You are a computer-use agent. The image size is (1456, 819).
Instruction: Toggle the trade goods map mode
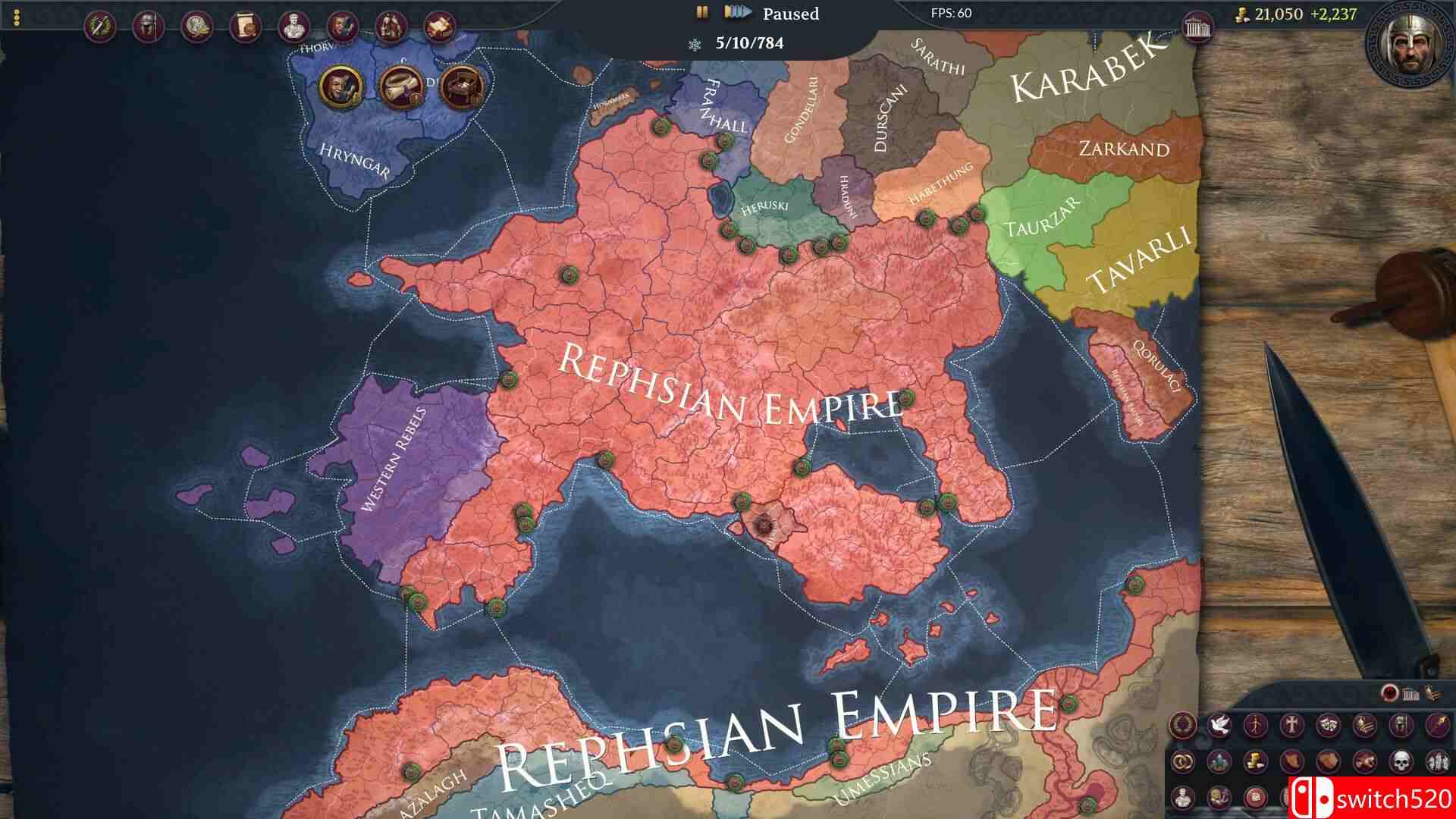pyautogui.click(x=1255, y=761)
